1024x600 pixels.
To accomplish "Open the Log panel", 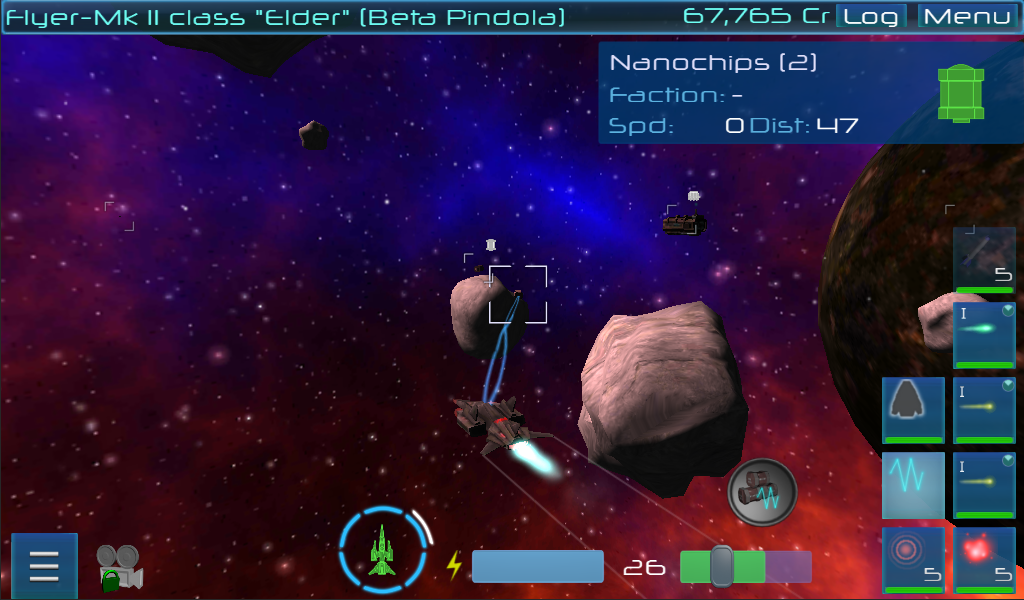I will pos(870,17).
